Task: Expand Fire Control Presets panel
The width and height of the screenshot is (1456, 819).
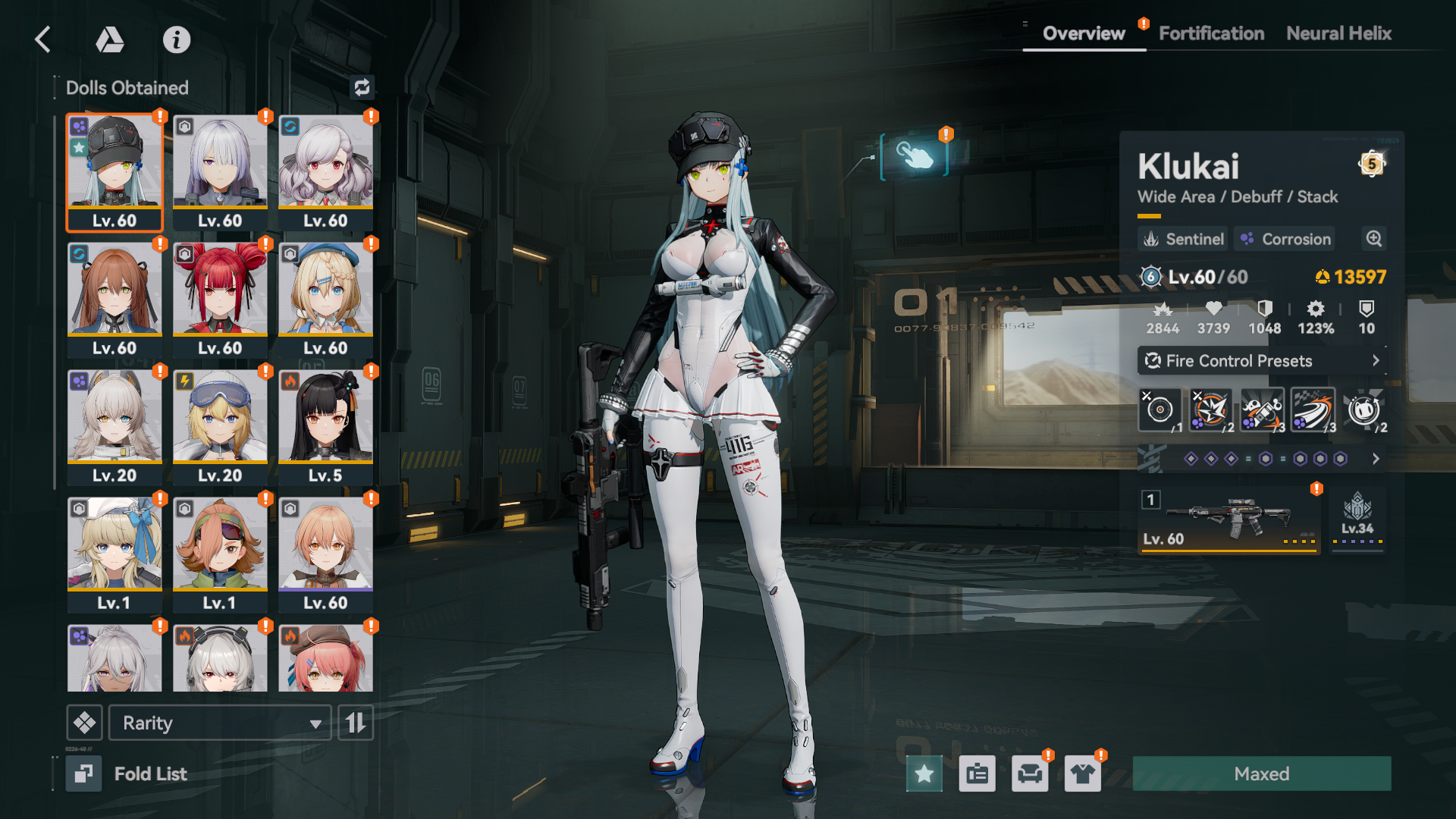Action: (x=1261, y=361)
